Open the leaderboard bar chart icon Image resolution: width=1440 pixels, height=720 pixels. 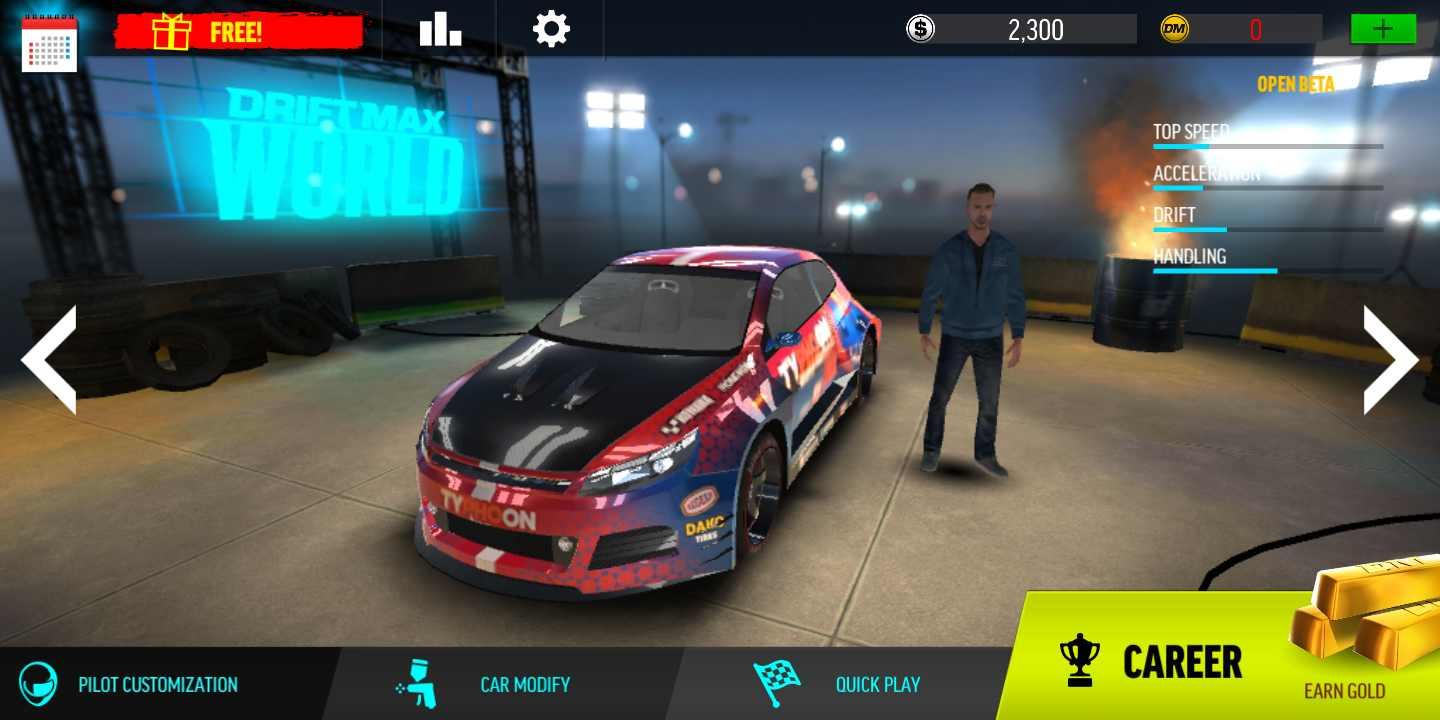click(x=440, y=29)
